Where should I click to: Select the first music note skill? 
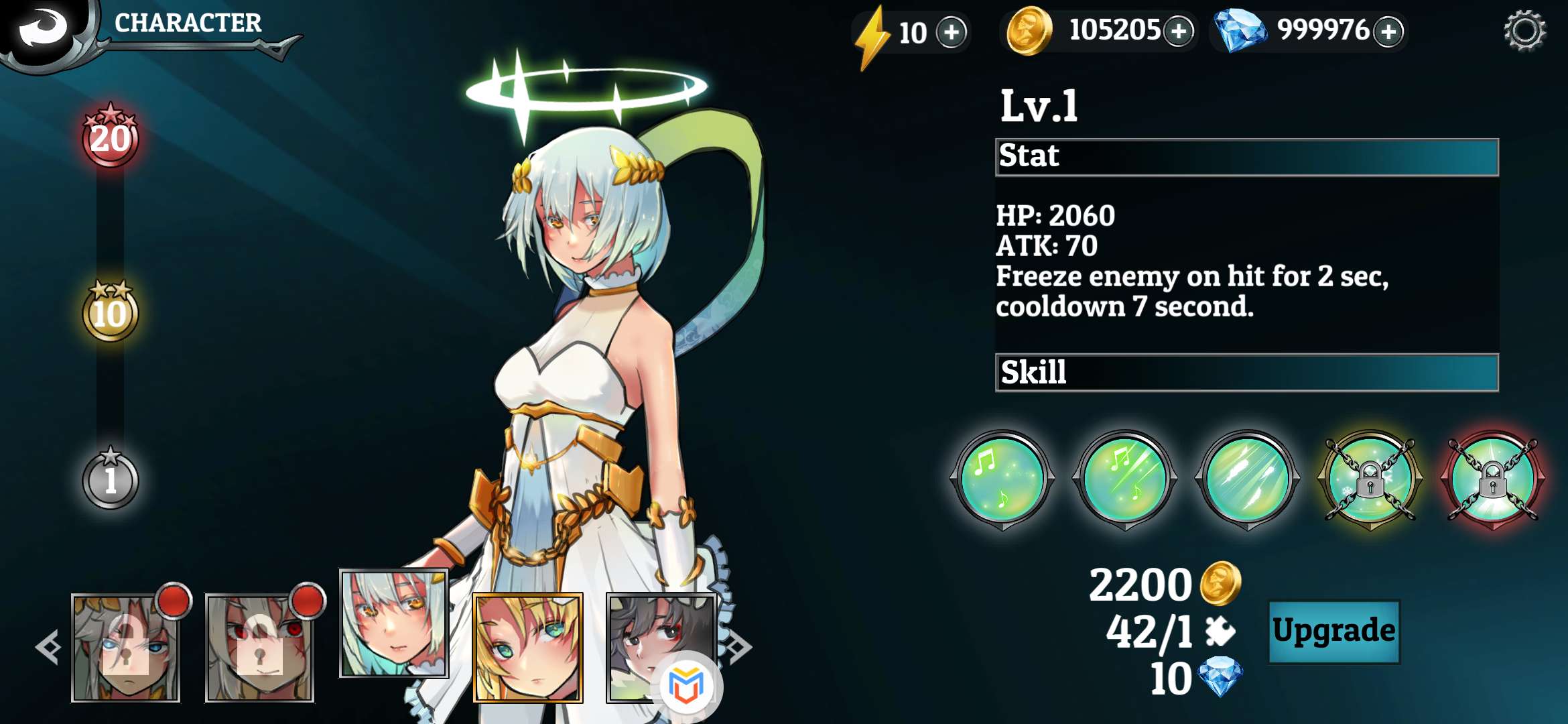[x=1002, y=479]
